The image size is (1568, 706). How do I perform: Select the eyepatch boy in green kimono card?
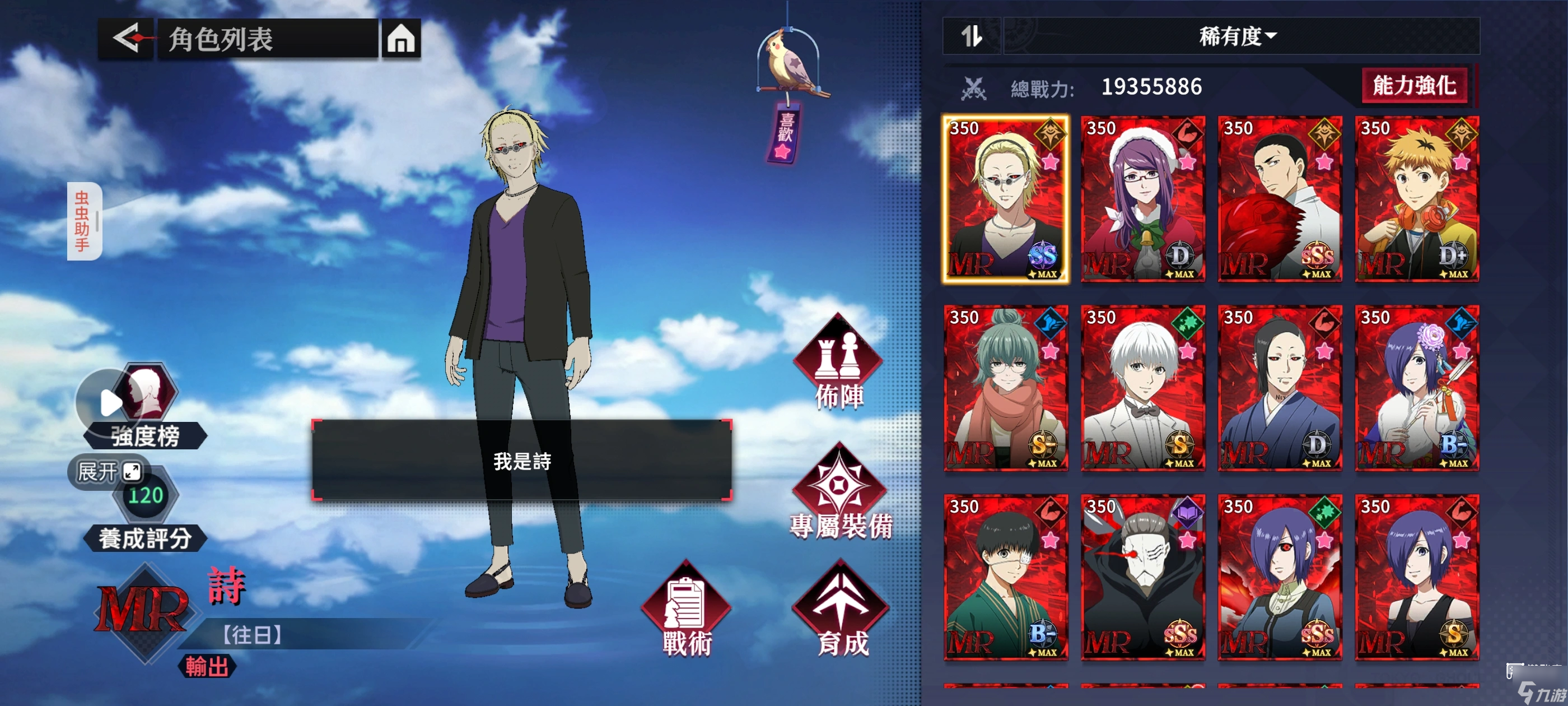point(1005,577)
